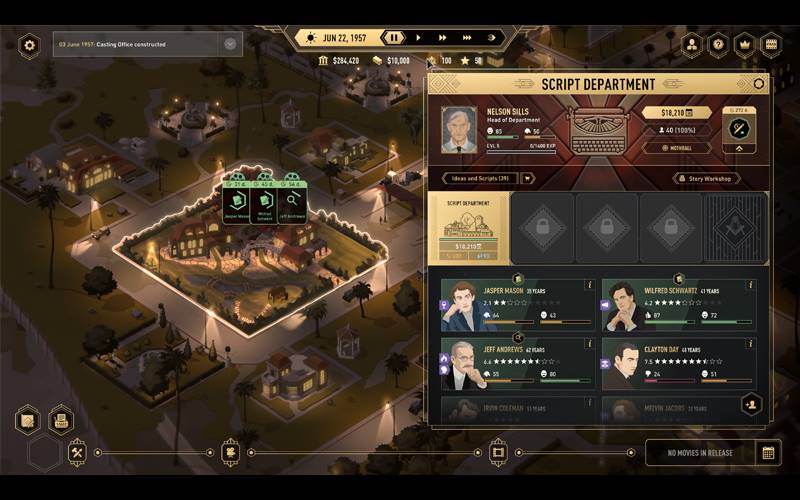This screenshot has height=500, width=800.
Task: Pause the game time
Action: (x=394, y=38)
